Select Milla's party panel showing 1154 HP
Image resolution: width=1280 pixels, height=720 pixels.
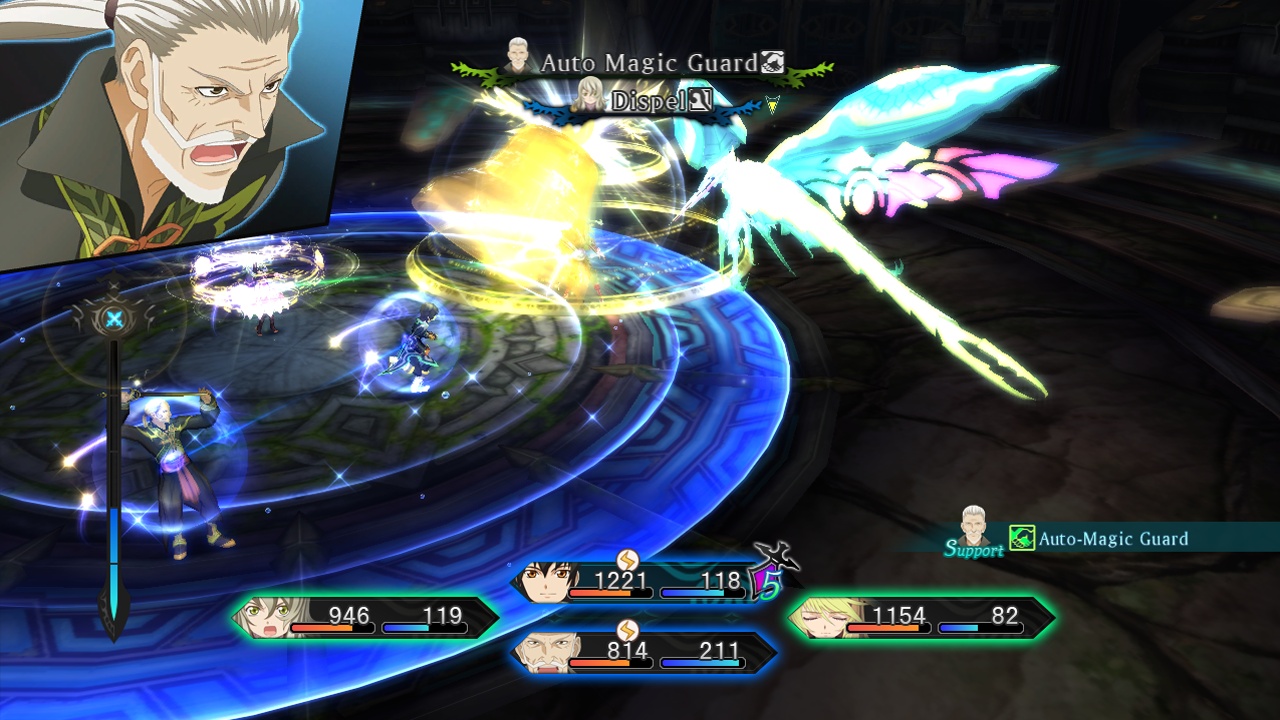click(x=920, y=617)
